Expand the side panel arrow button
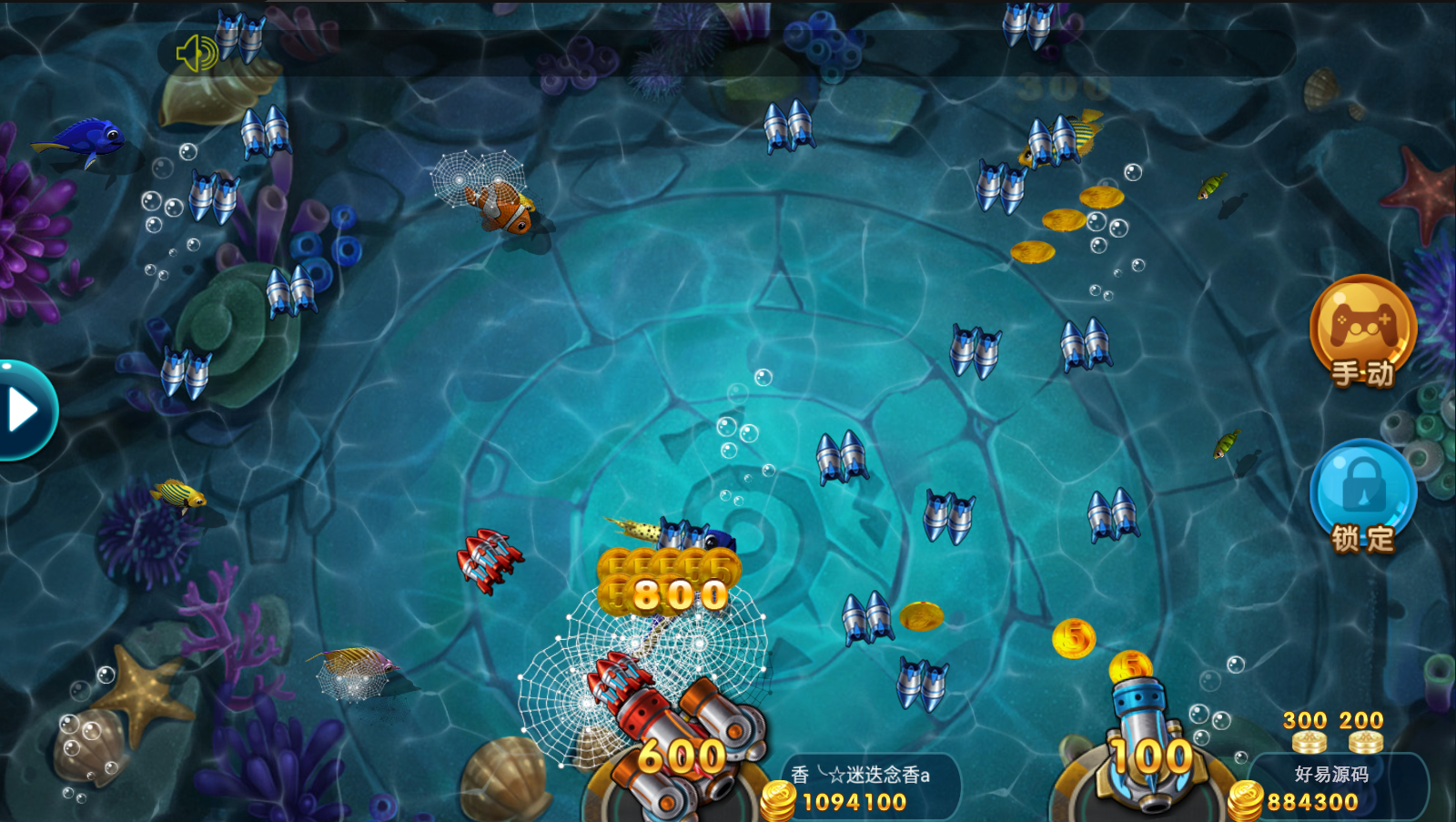 point(24,411)
